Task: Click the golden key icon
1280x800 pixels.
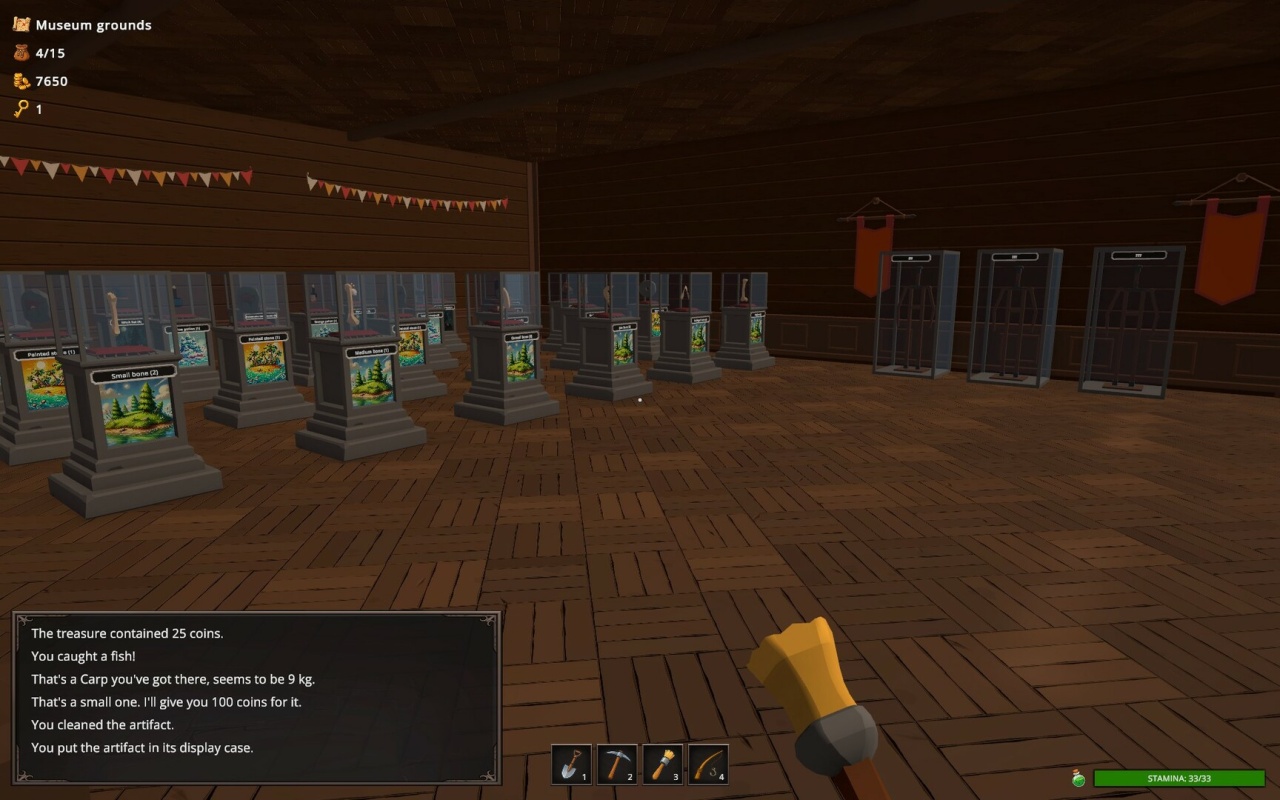Action: [x=21, y=109]
